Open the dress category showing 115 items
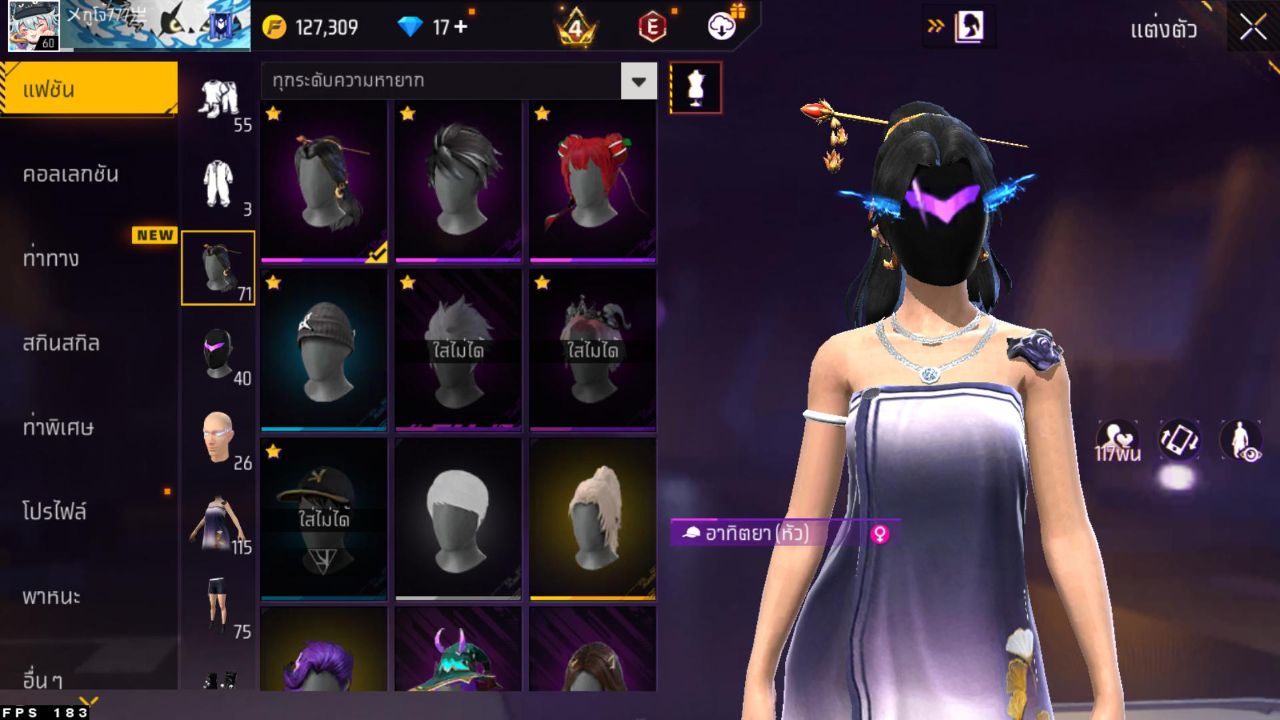 point(218,520)
